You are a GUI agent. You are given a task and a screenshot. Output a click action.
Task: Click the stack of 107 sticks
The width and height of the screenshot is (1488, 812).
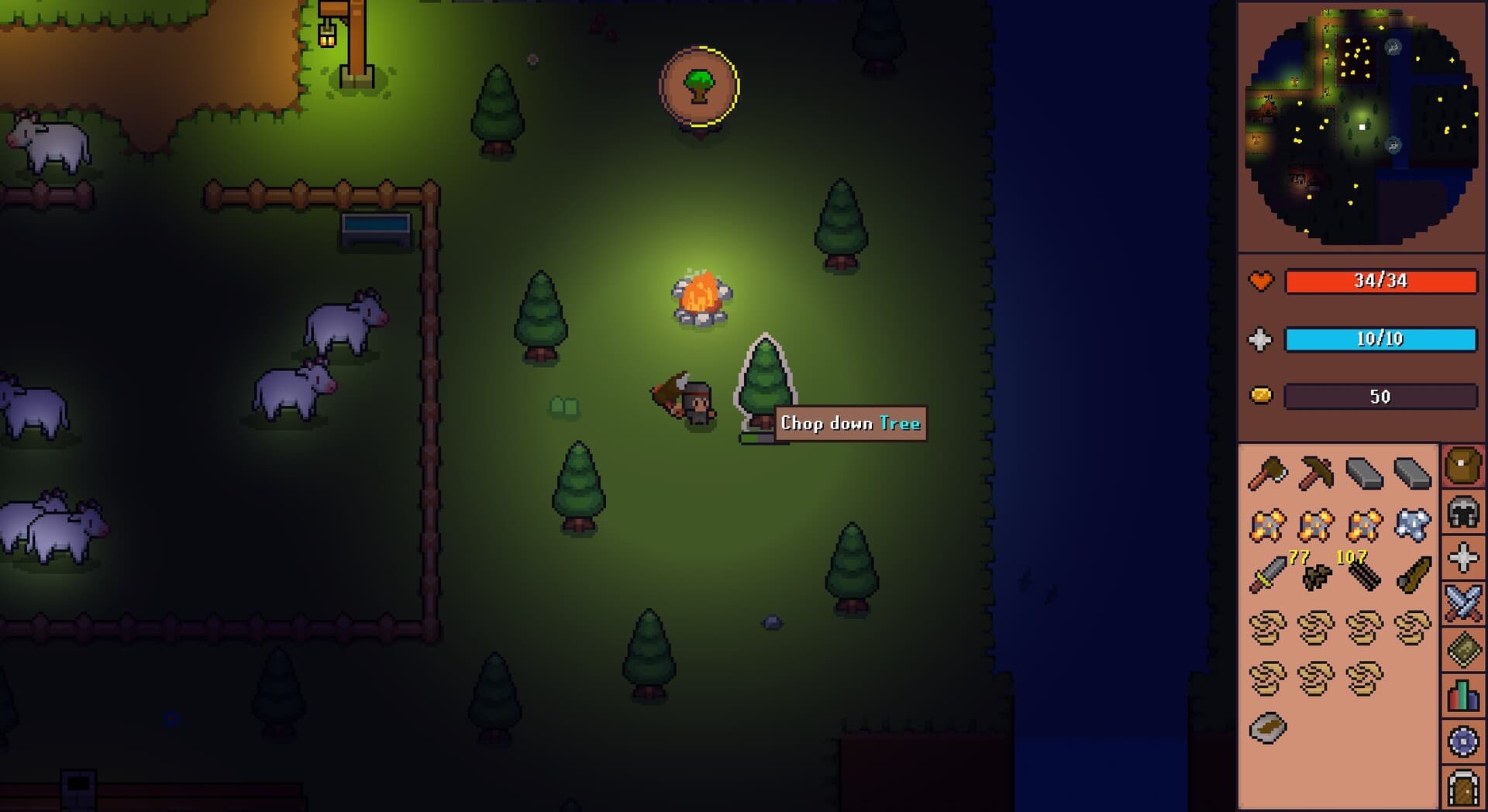(x=1364, y=577)
